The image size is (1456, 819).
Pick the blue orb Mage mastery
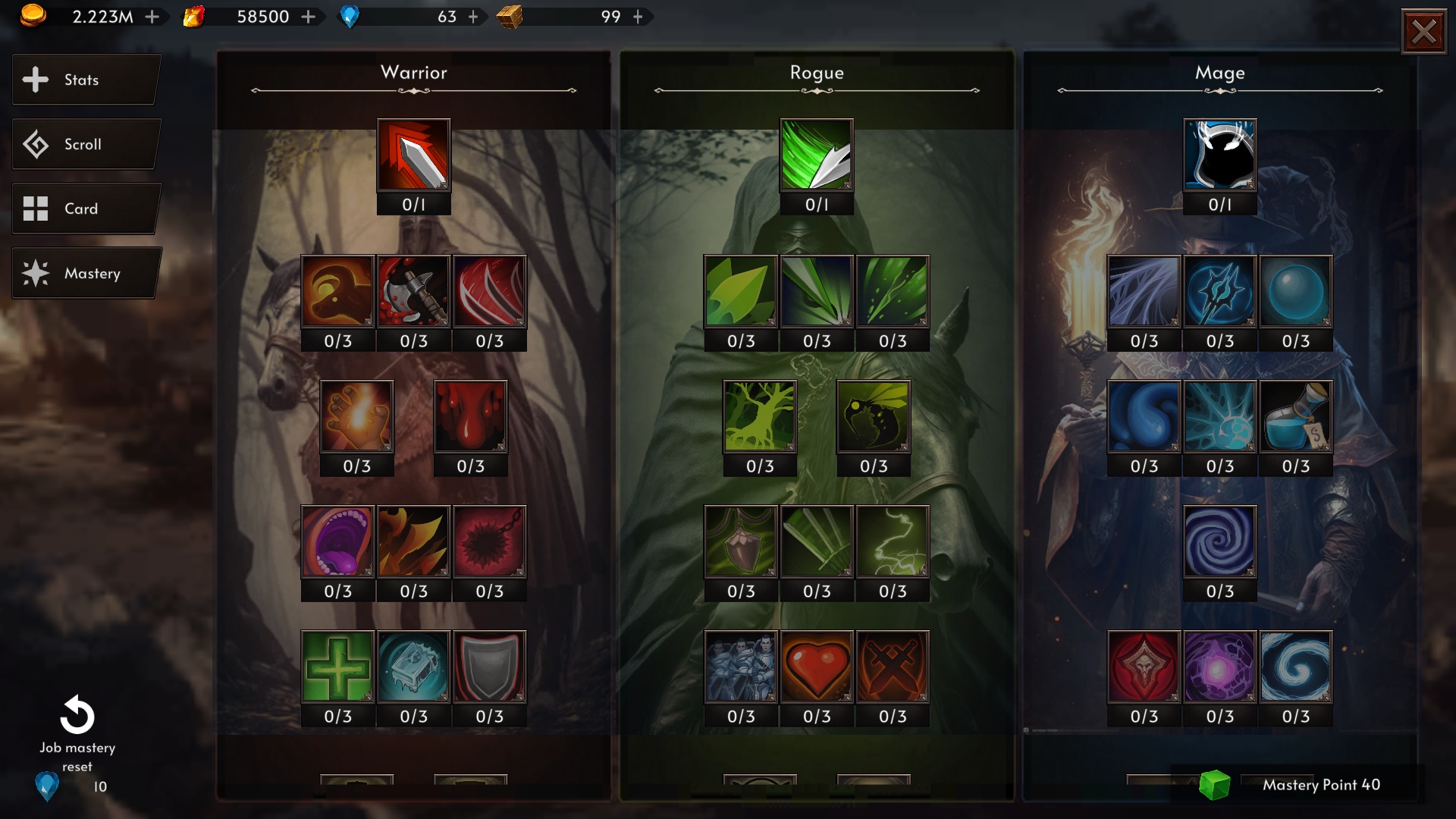1295,291
